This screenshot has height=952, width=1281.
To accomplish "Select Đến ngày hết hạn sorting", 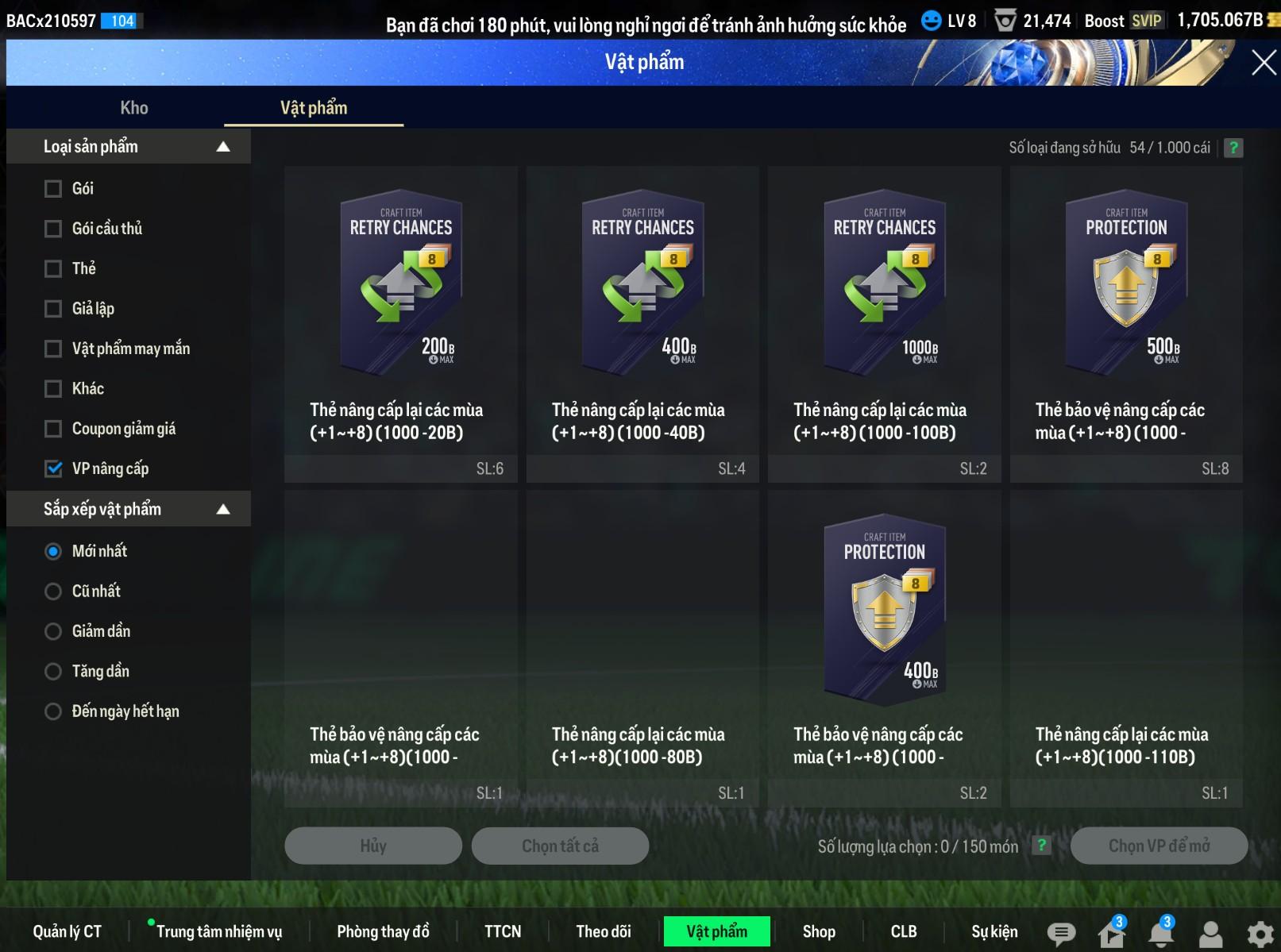I will pyautogui.click(x=53, y=711).
